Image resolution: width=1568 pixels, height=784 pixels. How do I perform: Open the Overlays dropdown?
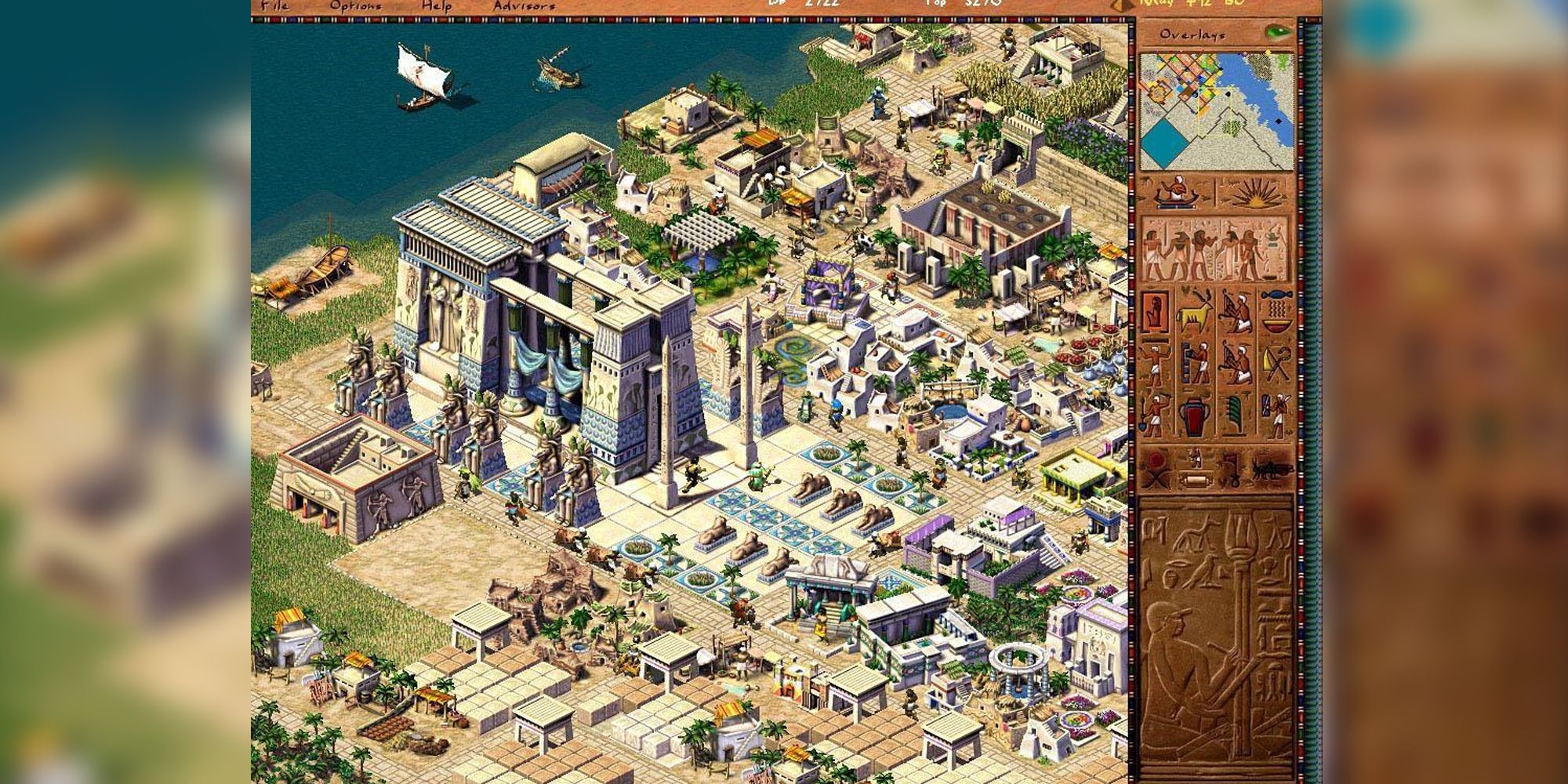pos(1195,34)
